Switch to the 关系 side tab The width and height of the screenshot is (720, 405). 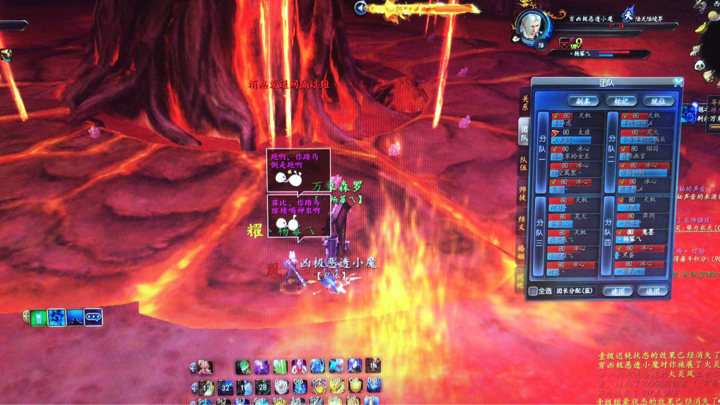523,103
